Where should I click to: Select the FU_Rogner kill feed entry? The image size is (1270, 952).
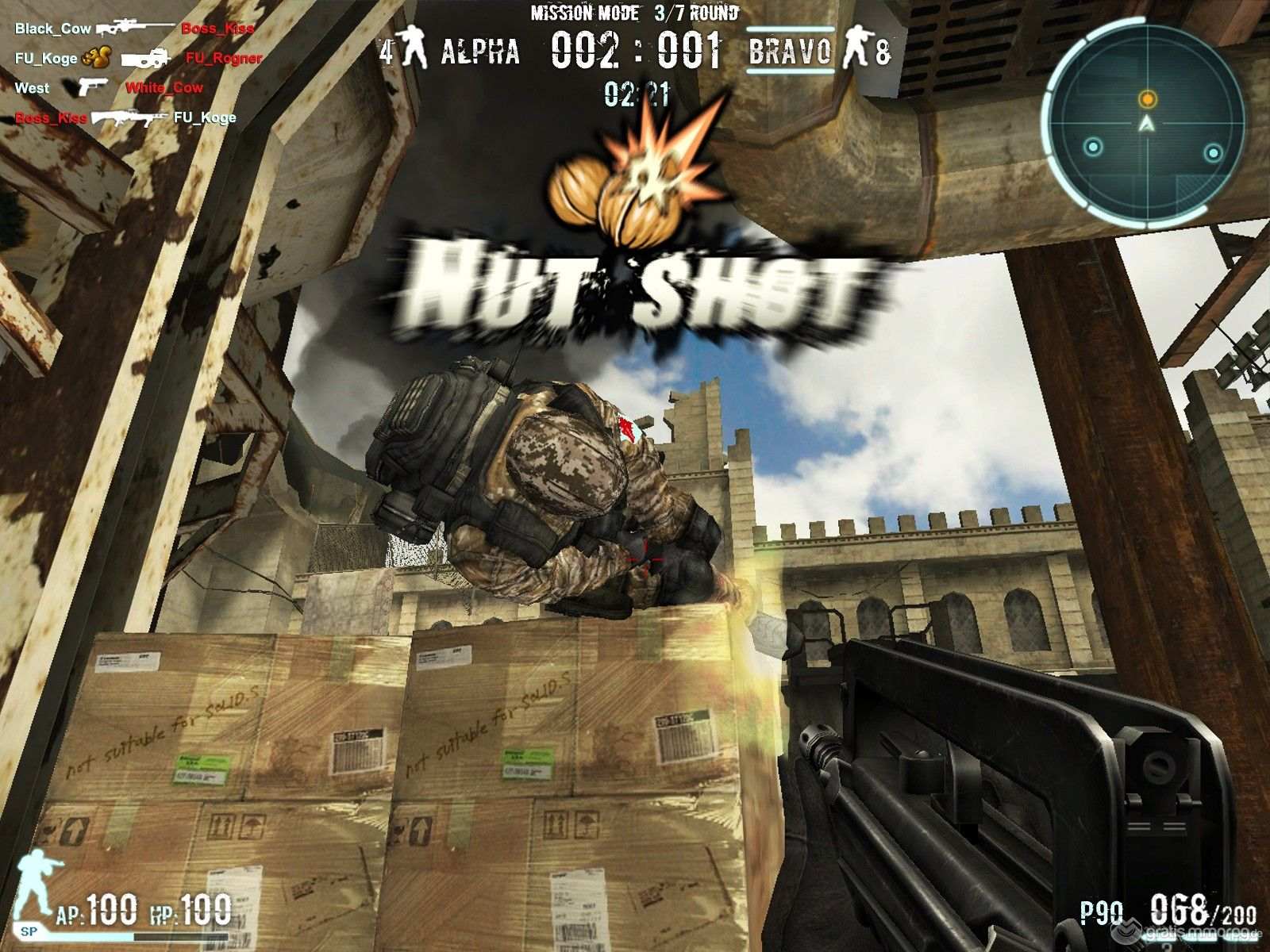tap(223, 58)
